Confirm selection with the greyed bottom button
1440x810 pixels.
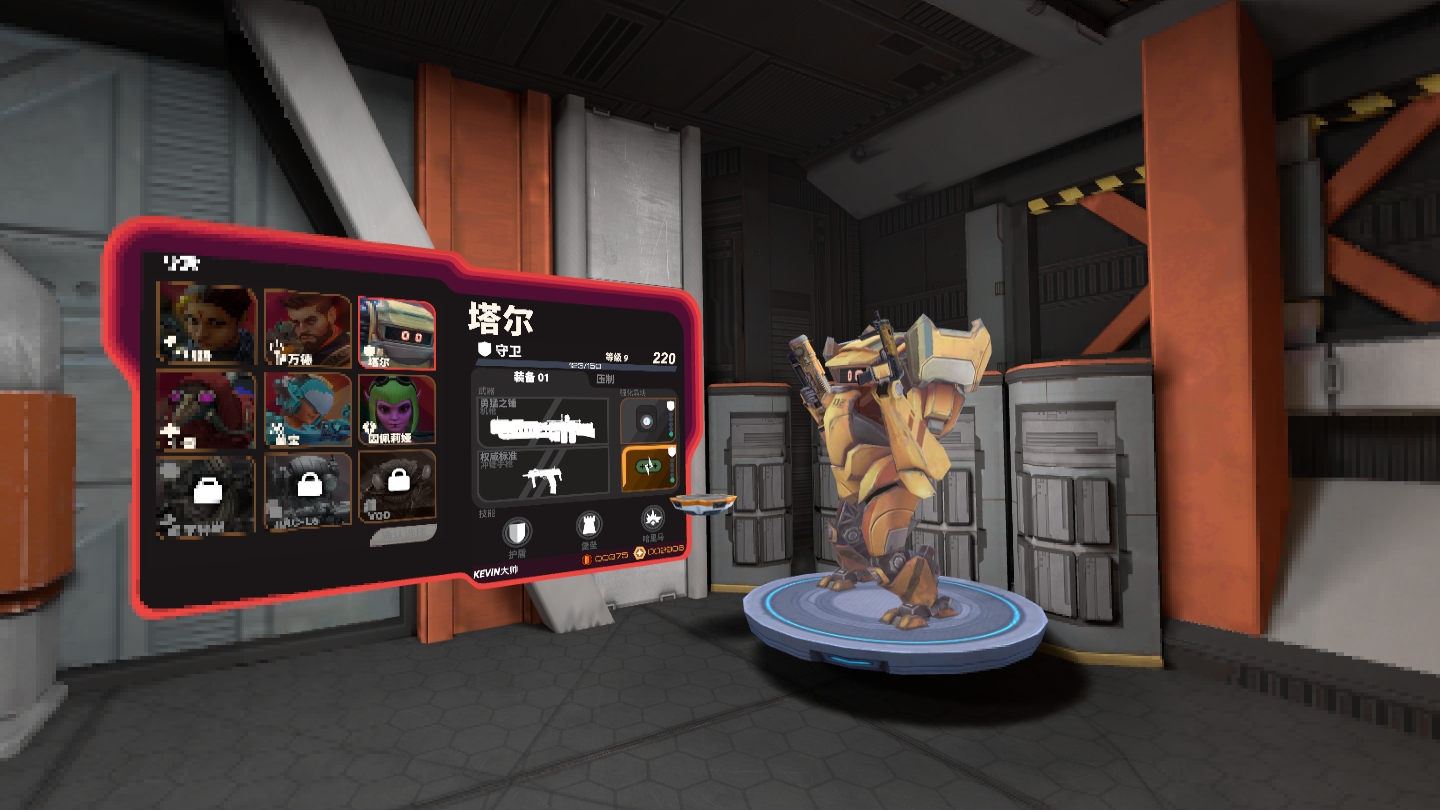(404, 538)
